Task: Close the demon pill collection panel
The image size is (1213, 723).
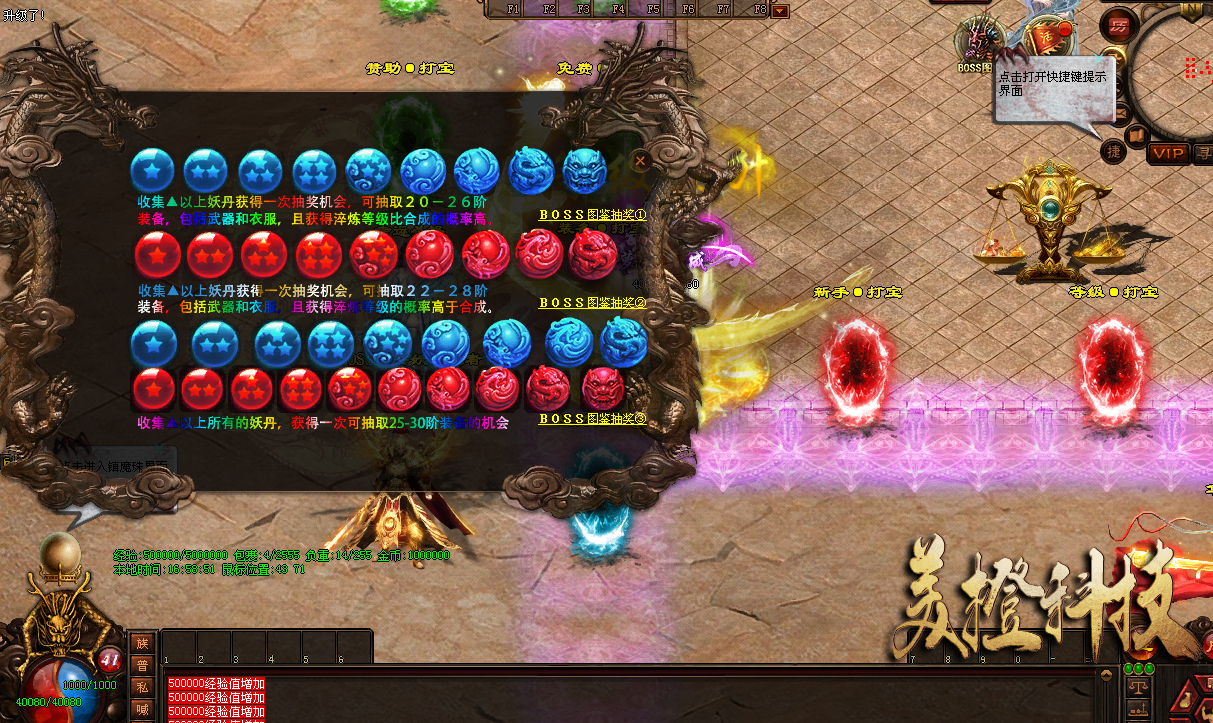Action: pyautogui.click(x=641, y=159)
